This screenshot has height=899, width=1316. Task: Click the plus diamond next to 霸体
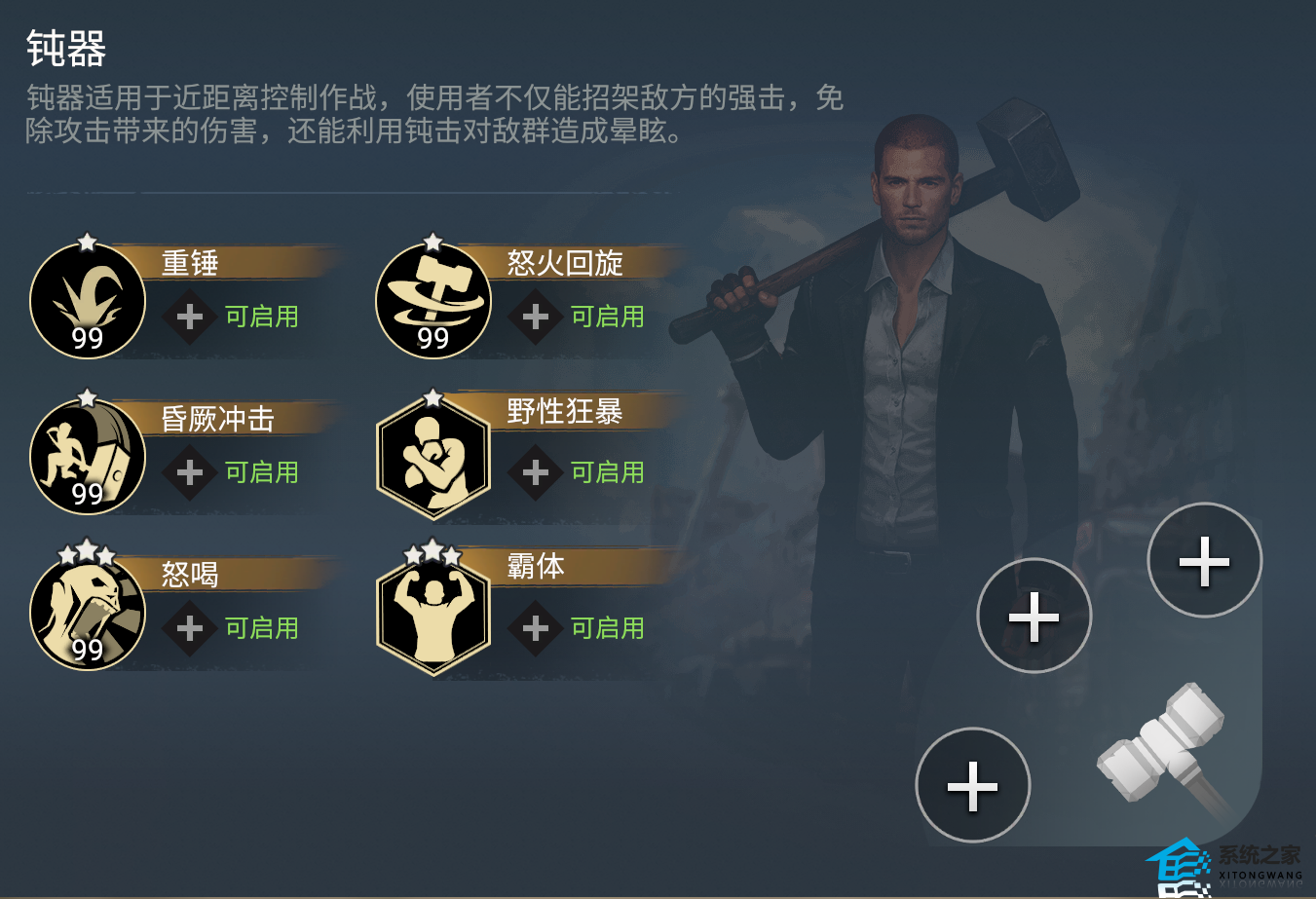(x=535, y=628)
